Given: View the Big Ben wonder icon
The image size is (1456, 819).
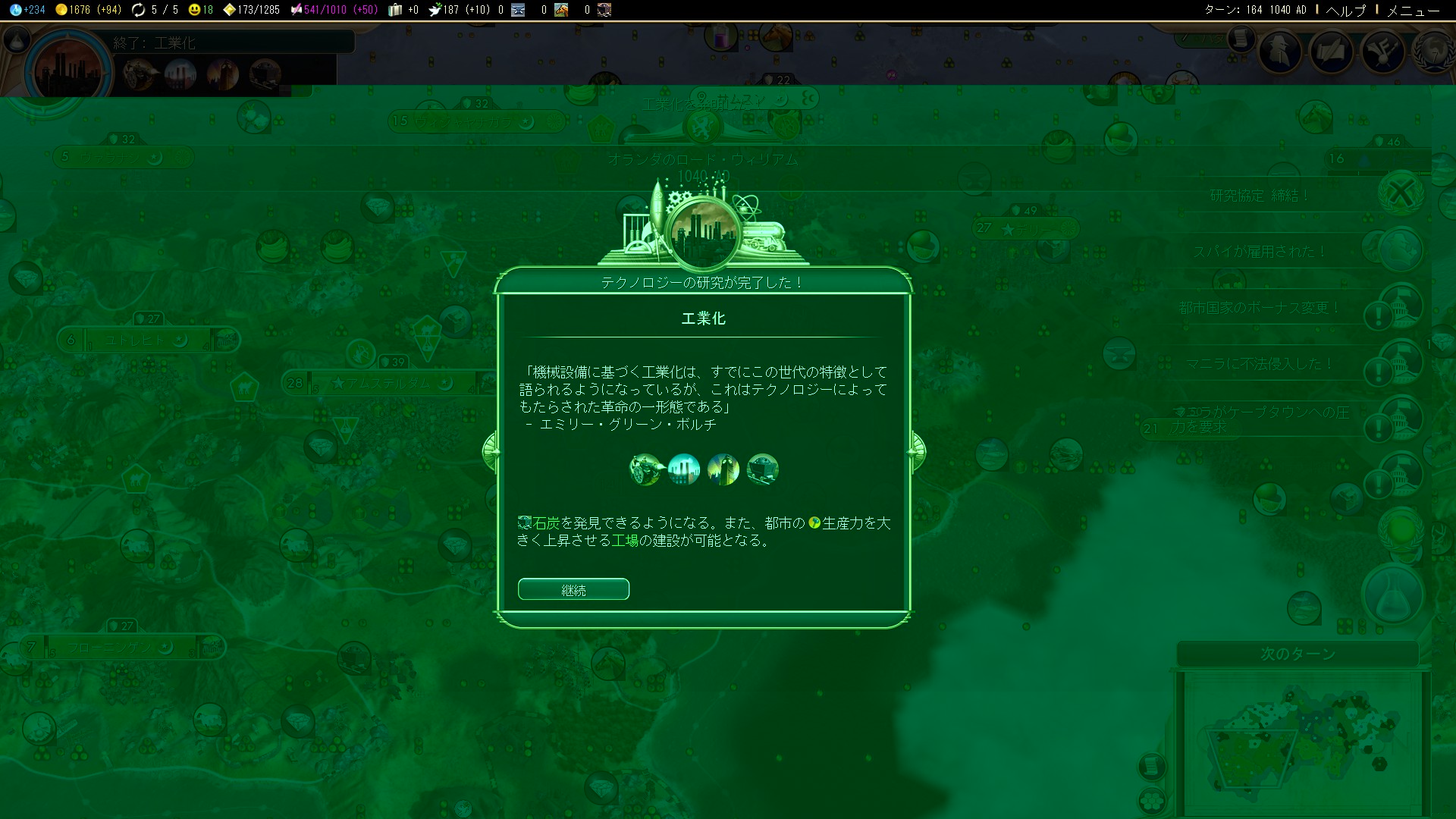Looking at the screenshot, I should [x=723, y=469].
